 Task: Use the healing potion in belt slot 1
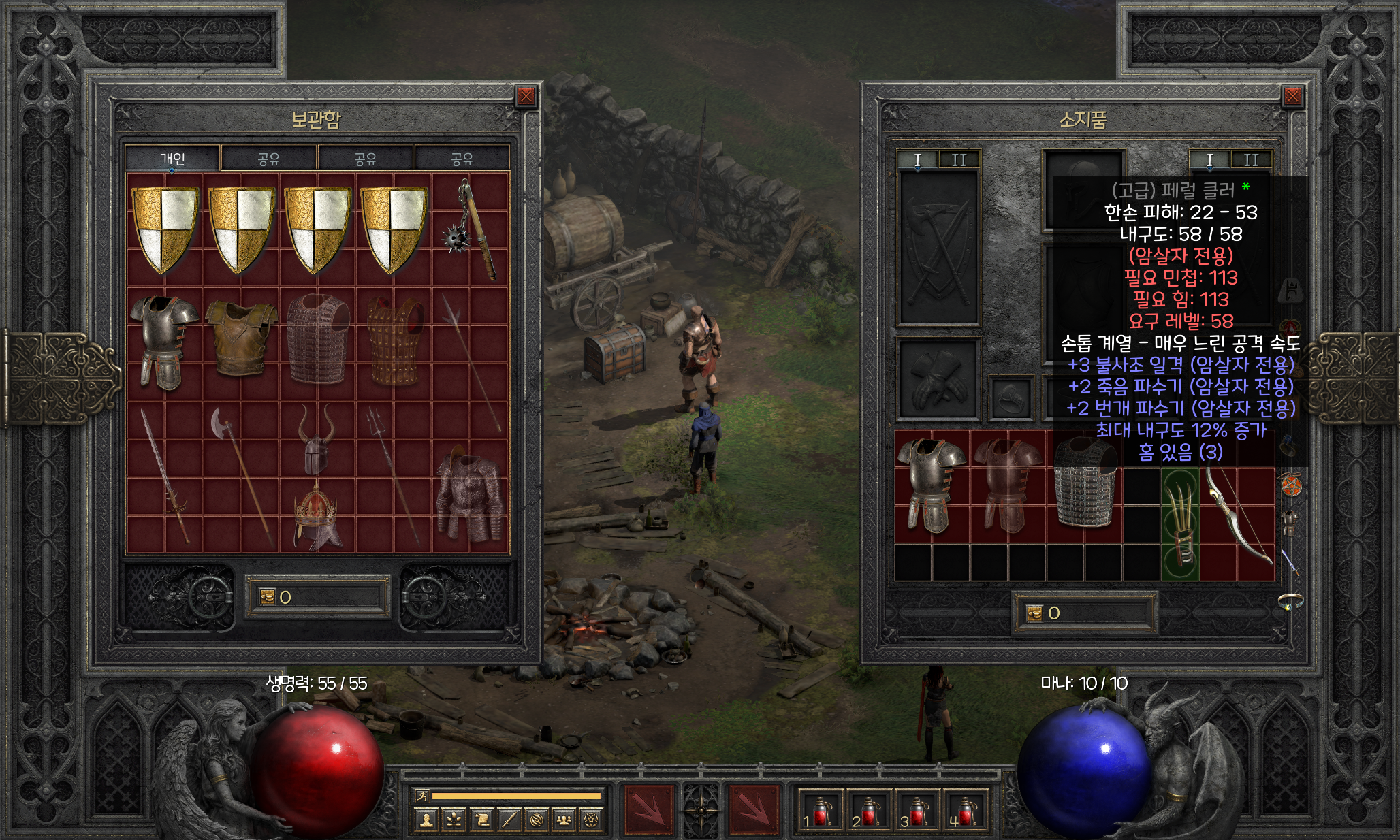pyautogui.click(x=821, y=811)
